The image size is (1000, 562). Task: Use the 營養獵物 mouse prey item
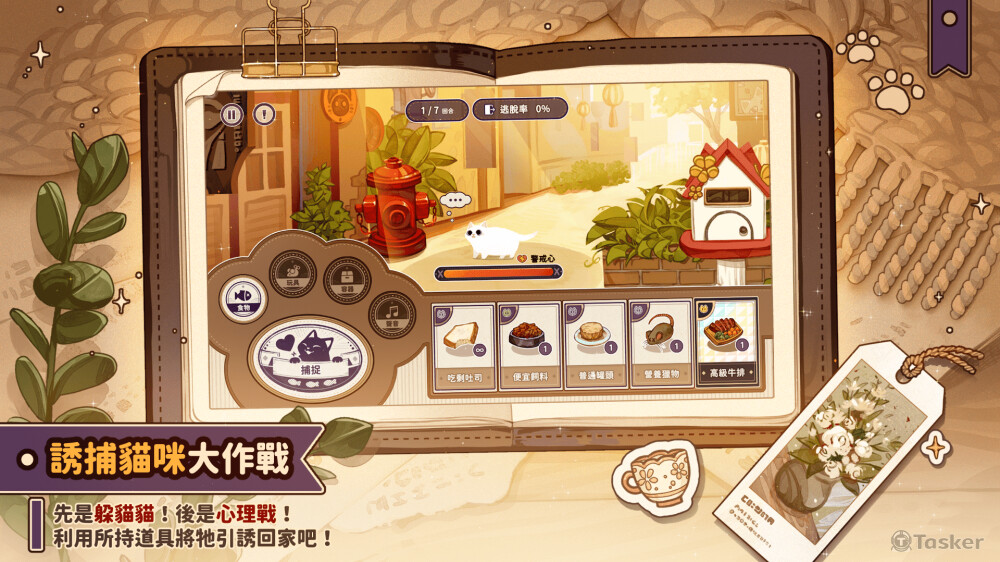coord(660,345)
